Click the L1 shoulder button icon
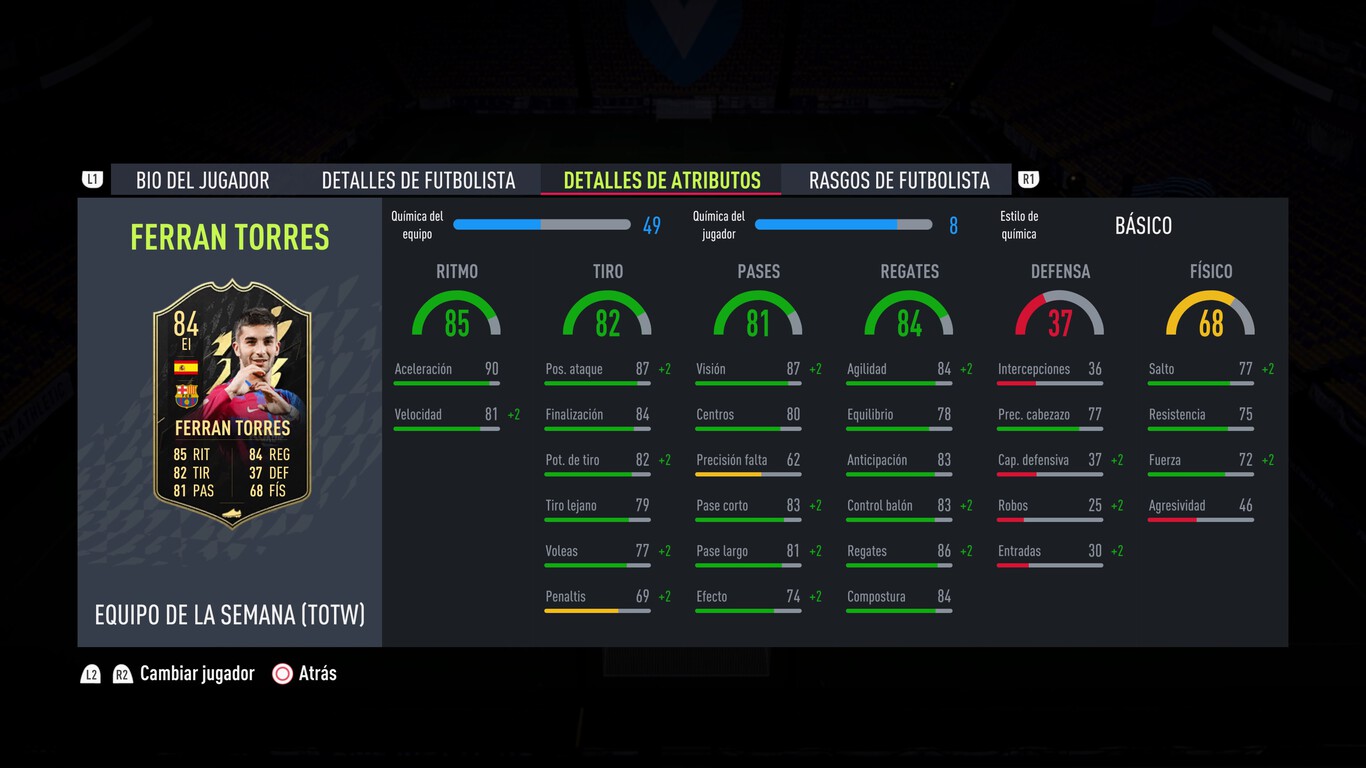The image size is (1366, 768). click(92, 178)
